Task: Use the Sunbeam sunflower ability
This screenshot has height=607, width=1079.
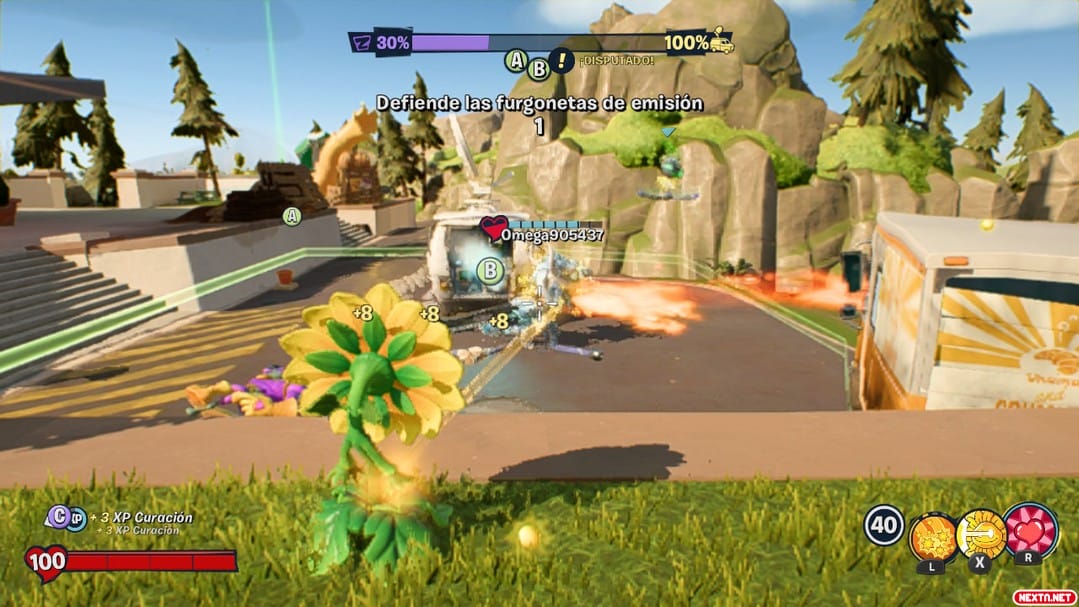Action: click(x=981, y=534)
